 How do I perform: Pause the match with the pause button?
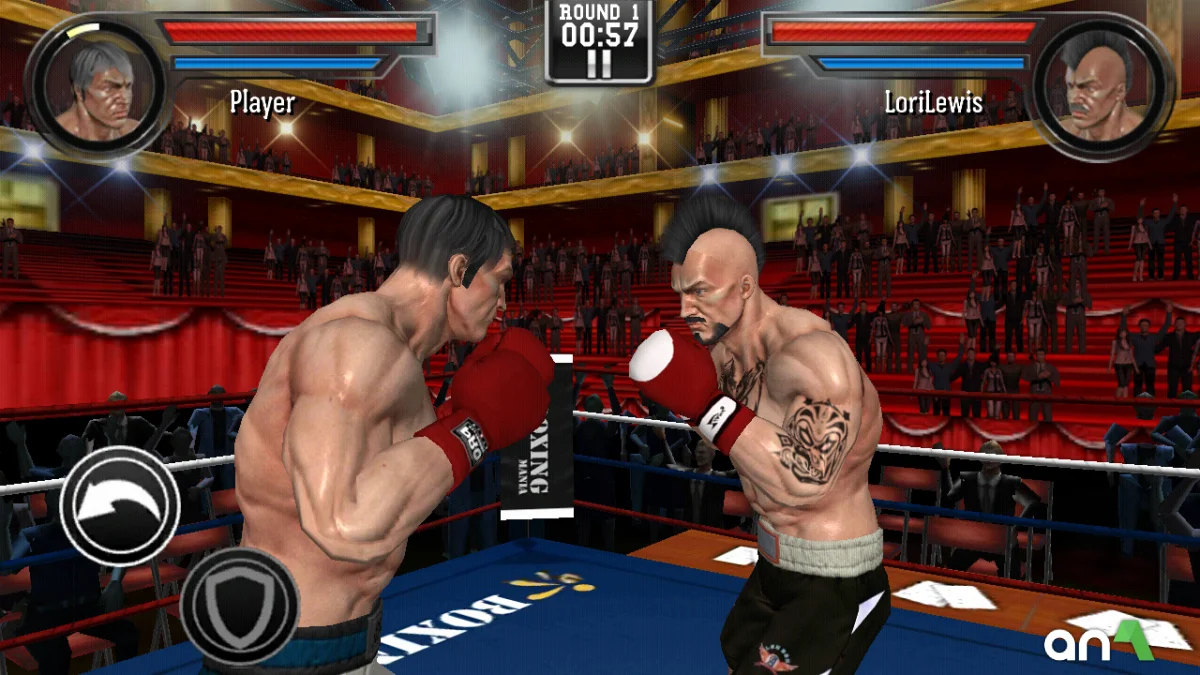pyautogui.click(x=599, y=65)
